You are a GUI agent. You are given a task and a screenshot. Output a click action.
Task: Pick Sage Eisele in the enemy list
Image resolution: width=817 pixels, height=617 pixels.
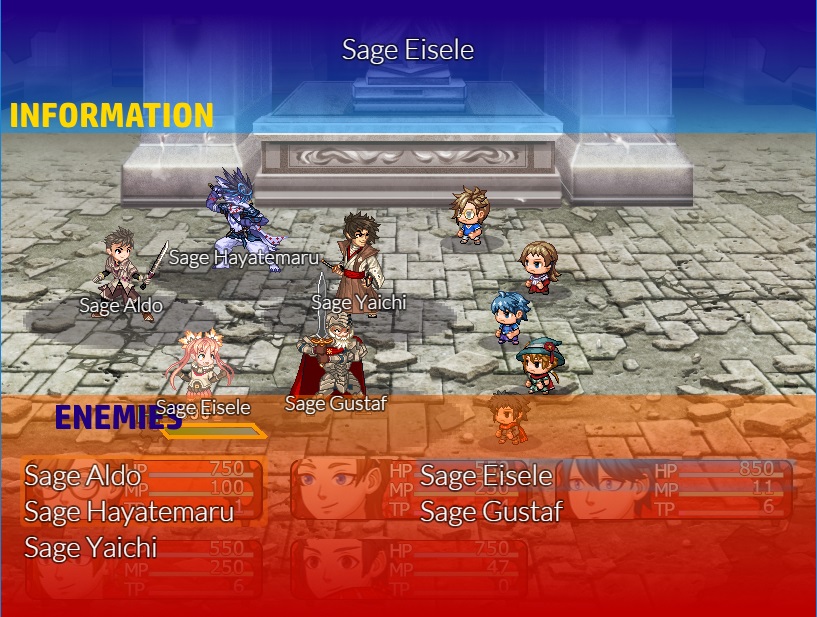pos(486,476)
